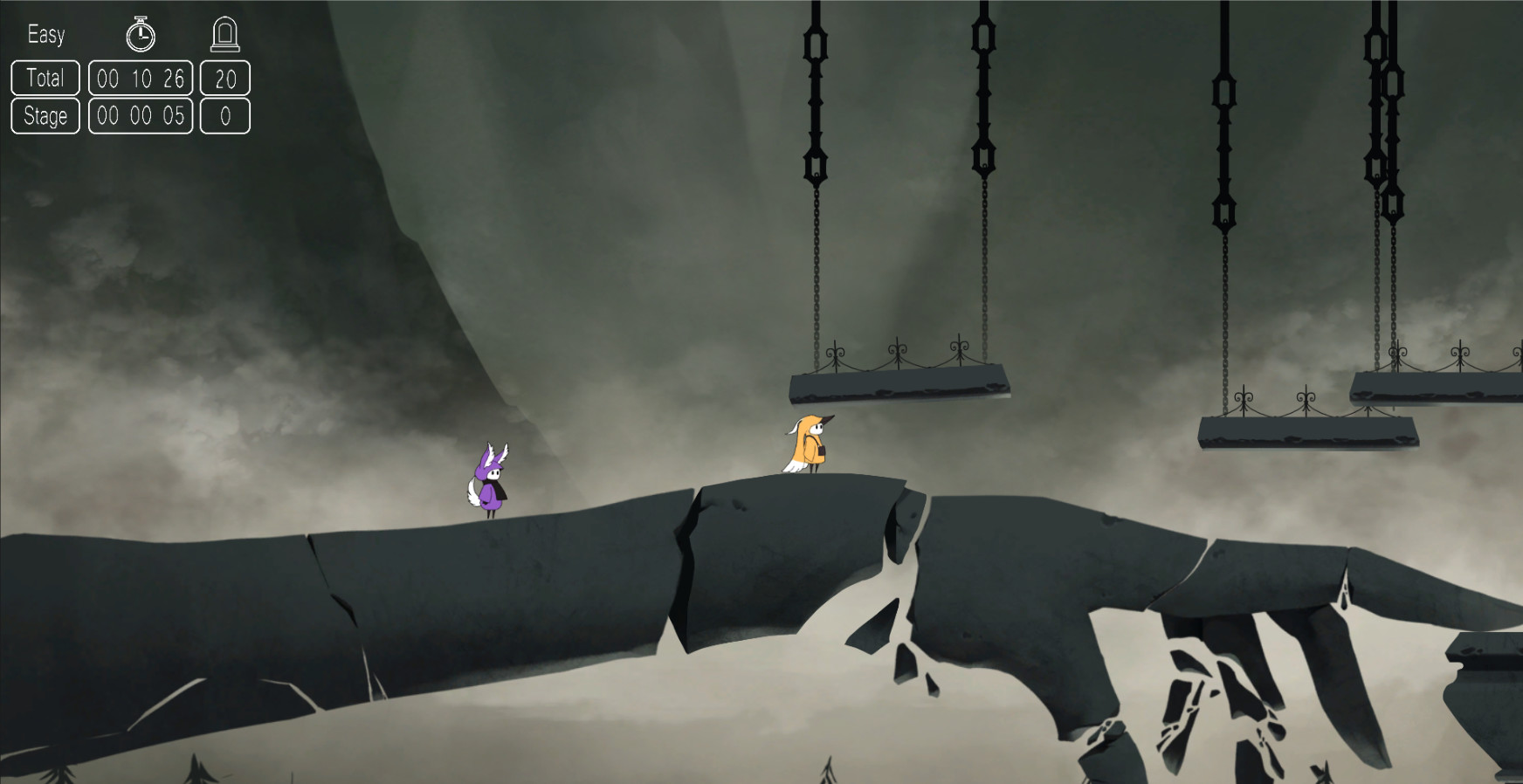Click the chain above the fox
This screenshot has height=784, width=1523.
(814, 175)
